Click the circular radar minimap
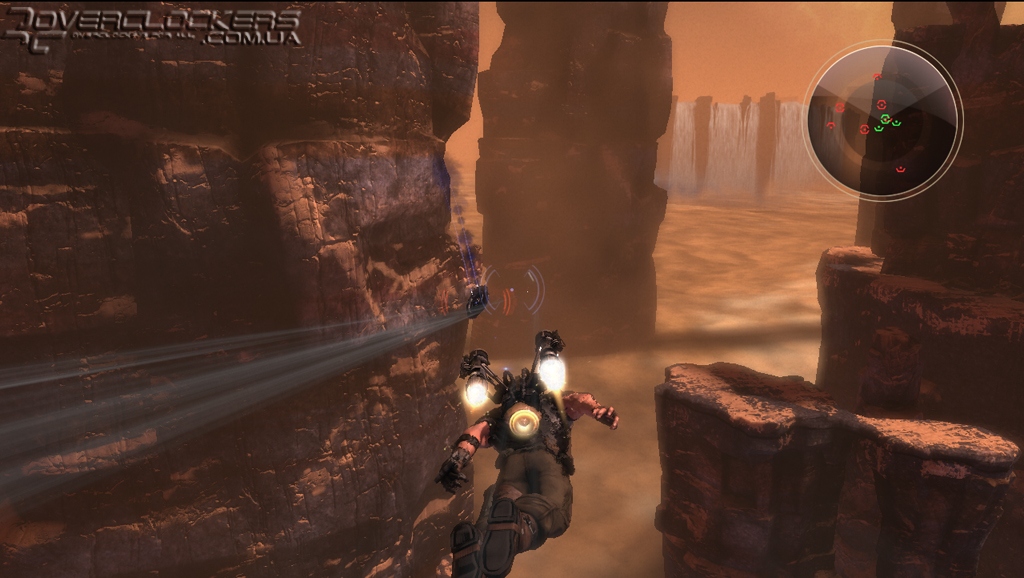1024x578 pixels. pyautogui.click(x=881, y=121)
